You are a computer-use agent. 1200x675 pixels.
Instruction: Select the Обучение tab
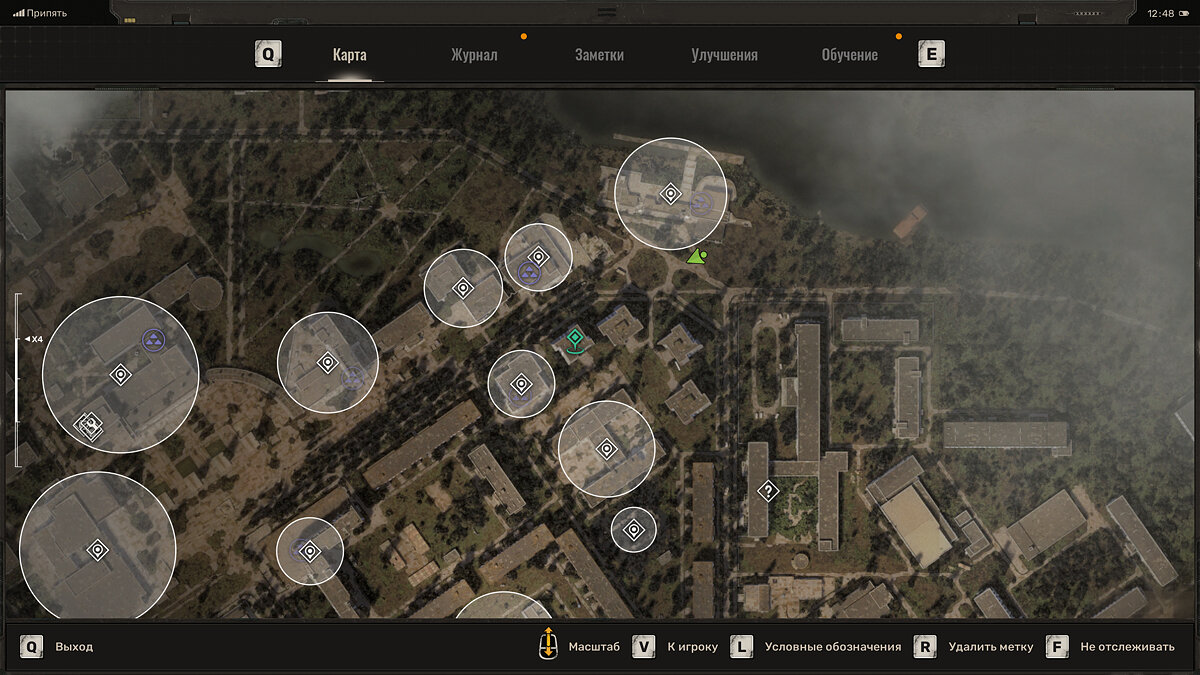(x=849, y=55)
